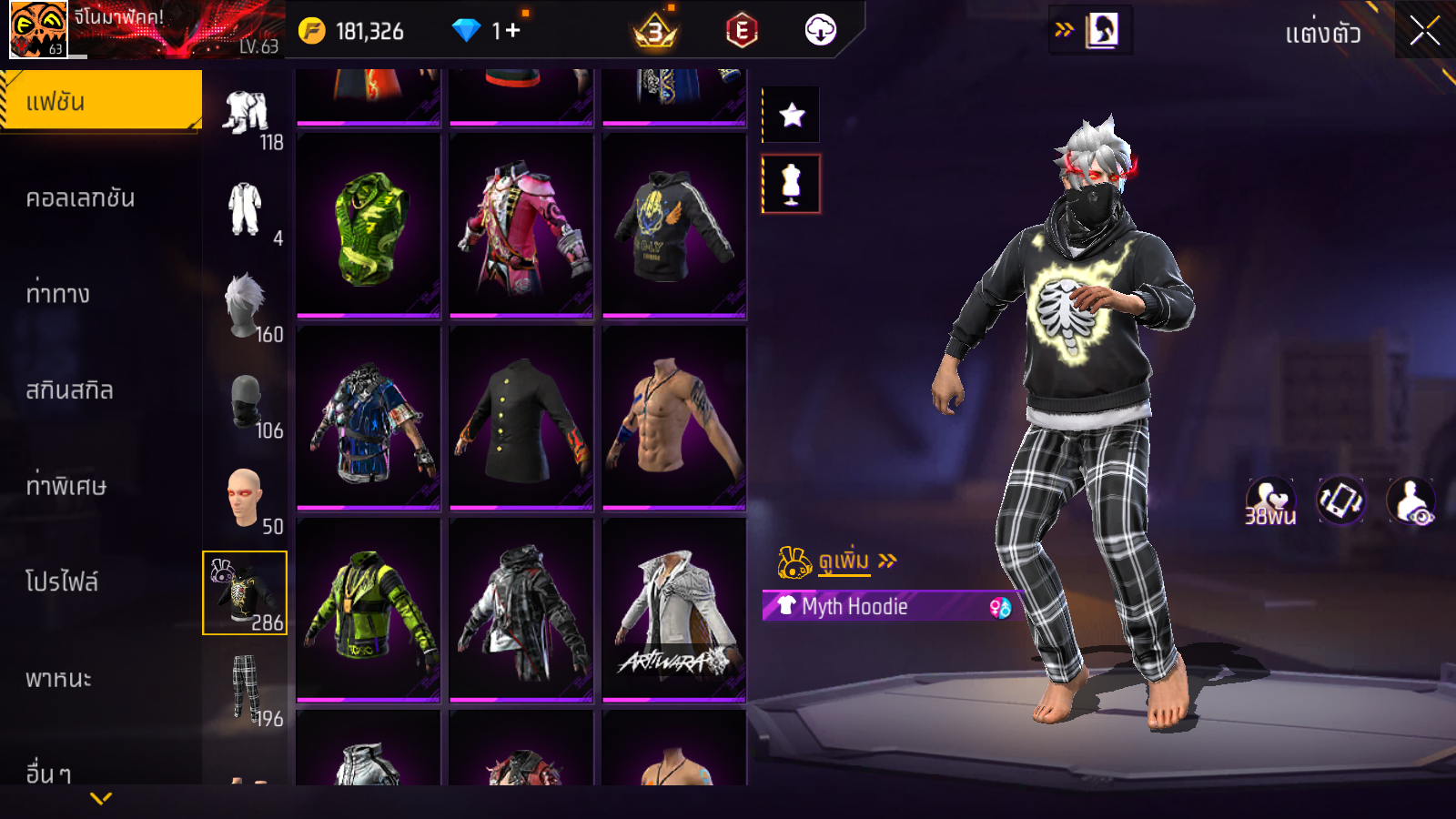Select the pink royal coat
Image resolution: width=1456 pixels, height=819 pixels.
pyautogui.click(x=521, y=227)
